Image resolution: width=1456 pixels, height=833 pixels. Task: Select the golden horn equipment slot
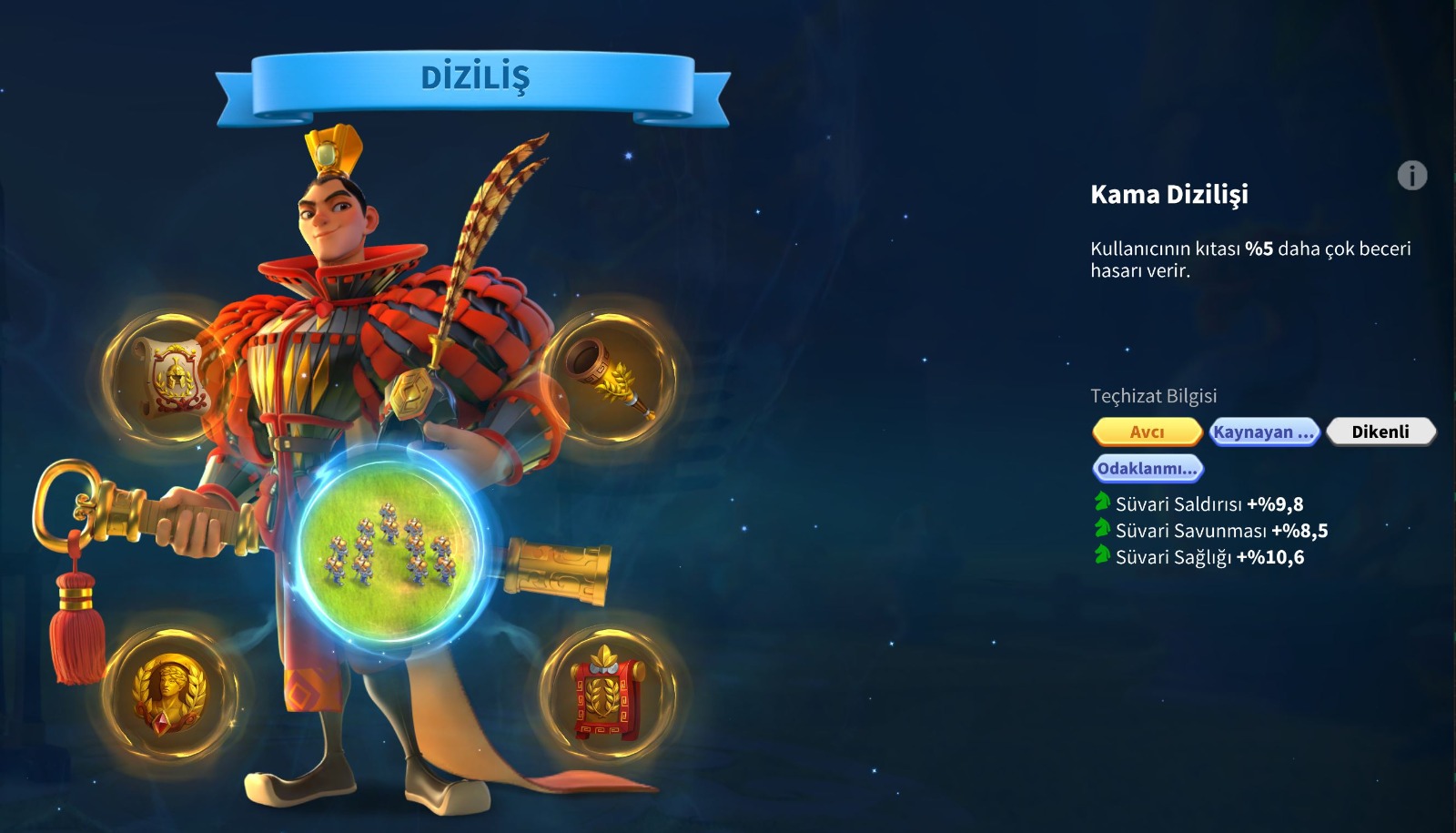tap(608, 378)
